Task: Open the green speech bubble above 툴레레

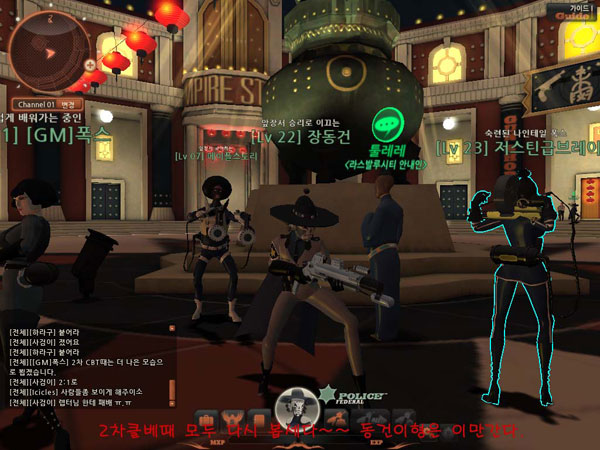Action: (387, 126)
